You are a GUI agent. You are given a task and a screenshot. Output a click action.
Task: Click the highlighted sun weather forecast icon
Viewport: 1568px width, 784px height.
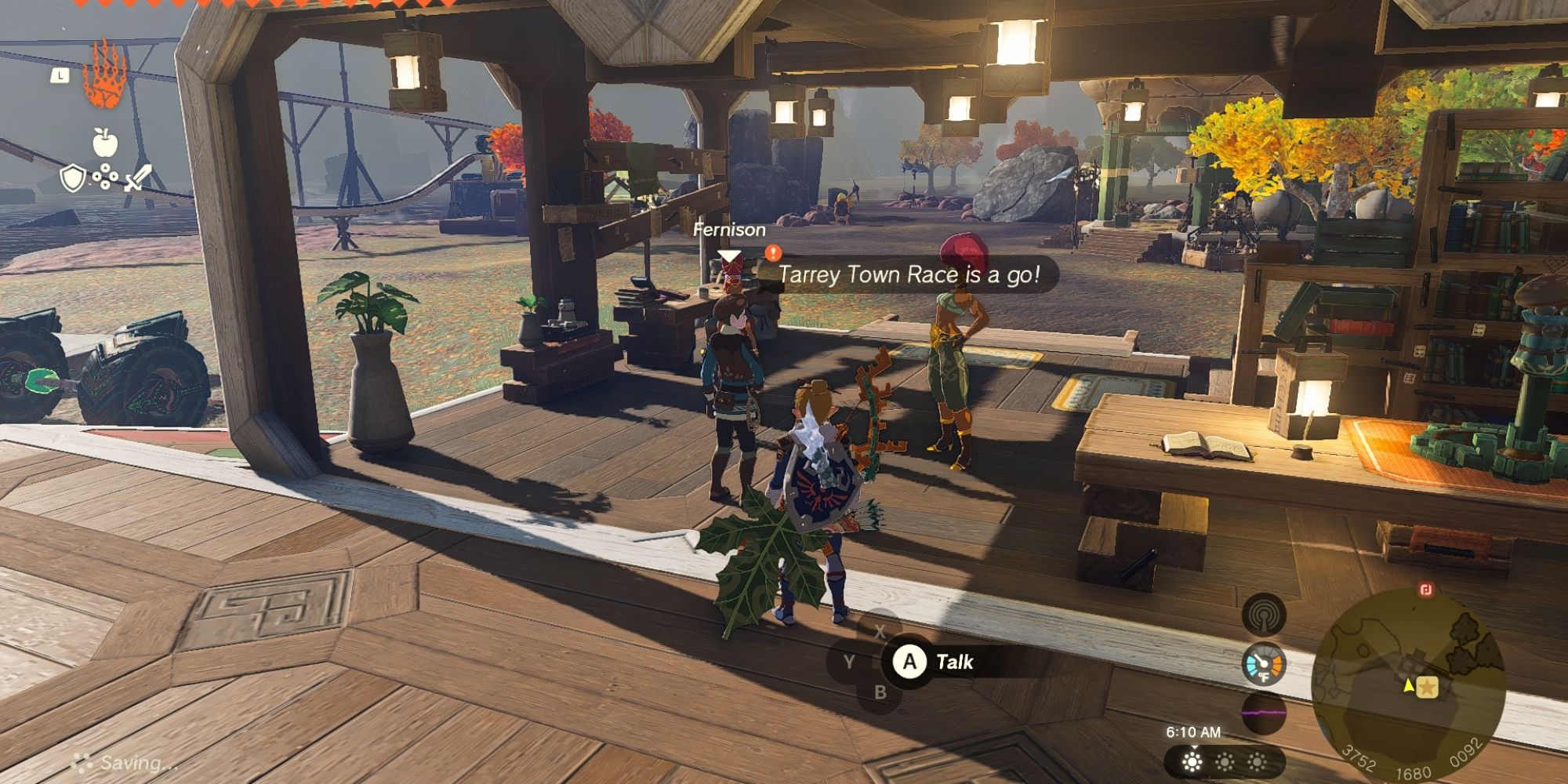pos(1192,761)
